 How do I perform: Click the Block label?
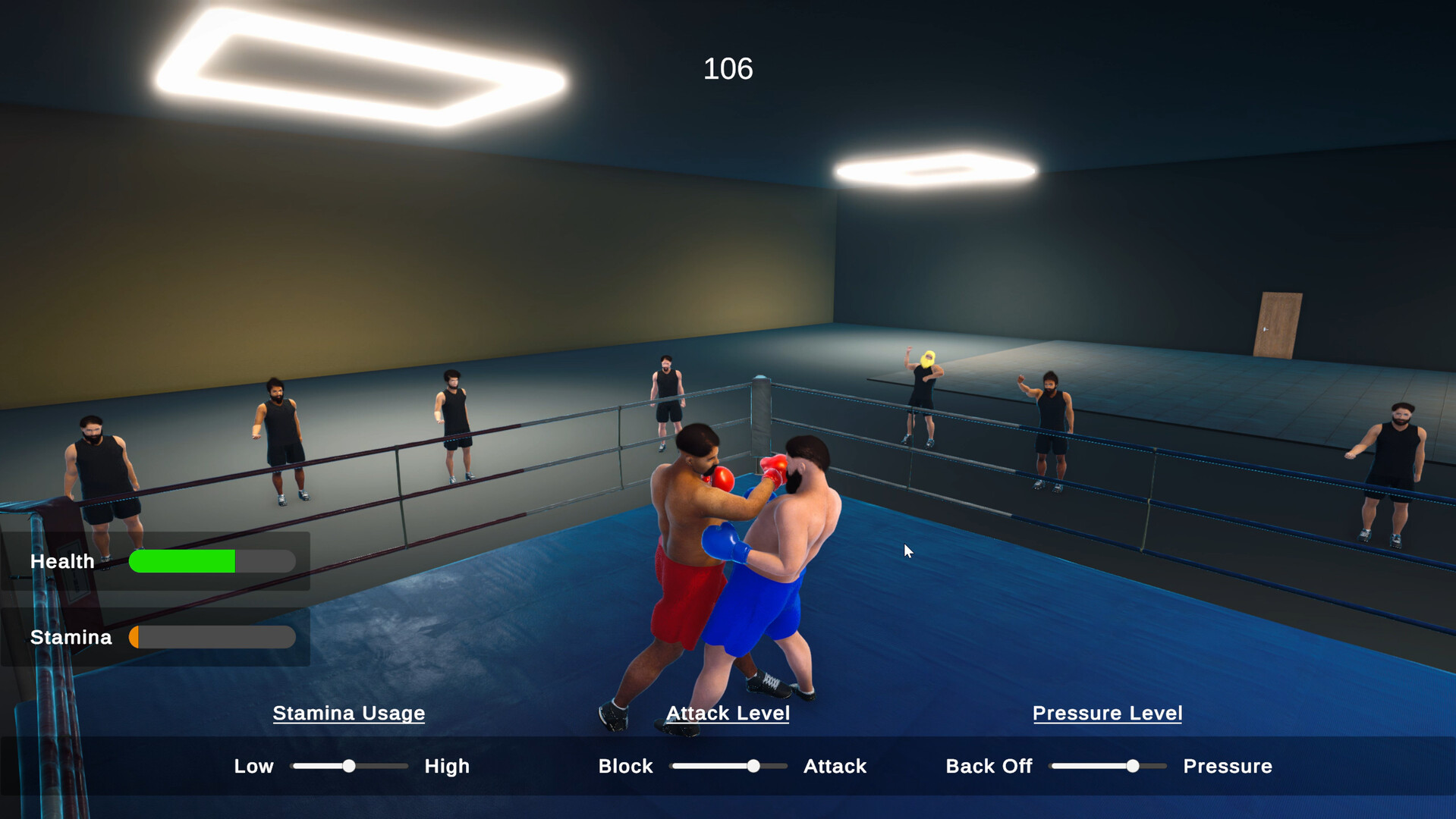click(625, 766)
